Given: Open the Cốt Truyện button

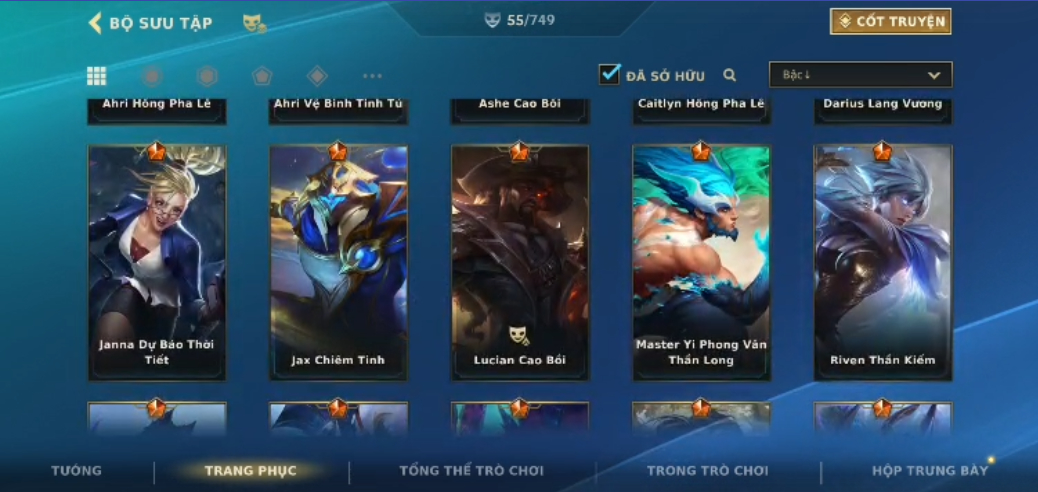Looking at the screenshot, I should (890, 22).
